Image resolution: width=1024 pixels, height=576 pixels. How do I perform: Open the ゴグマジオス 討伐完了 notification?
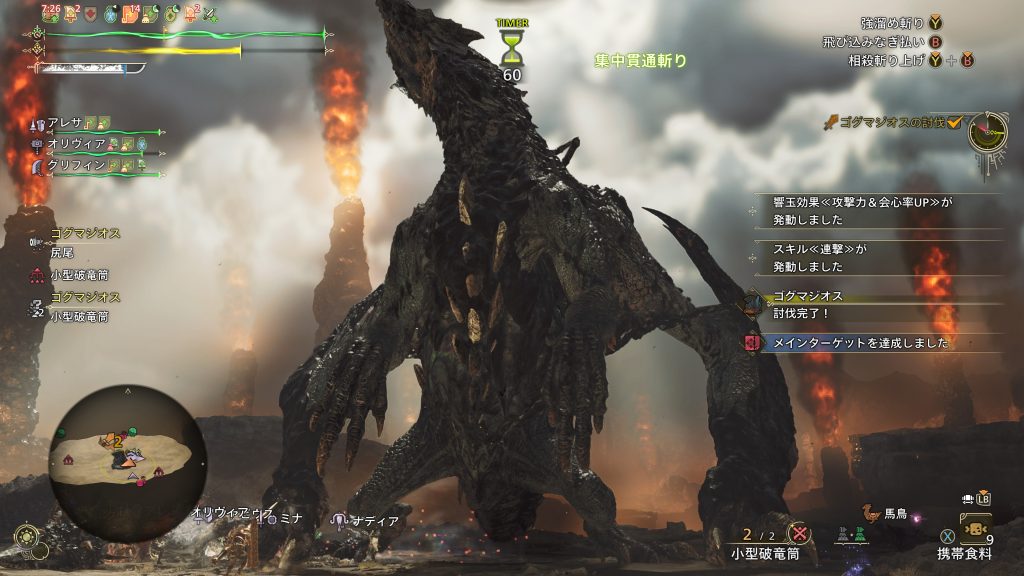[x=808, y=304]
